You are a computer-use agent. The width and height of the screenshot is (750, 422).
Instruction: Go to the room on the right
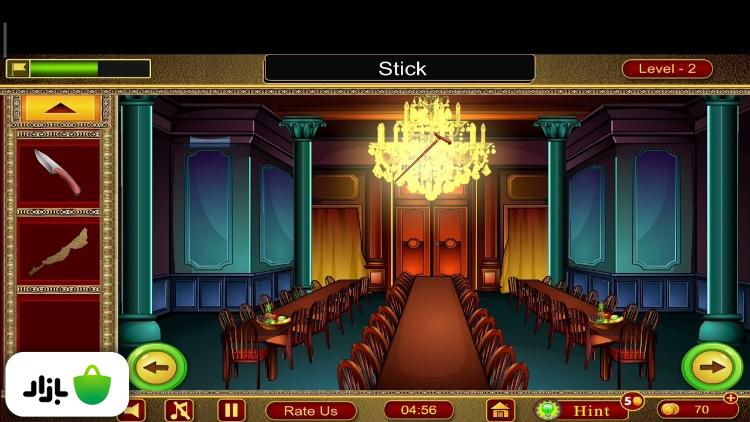pos(711,367)
